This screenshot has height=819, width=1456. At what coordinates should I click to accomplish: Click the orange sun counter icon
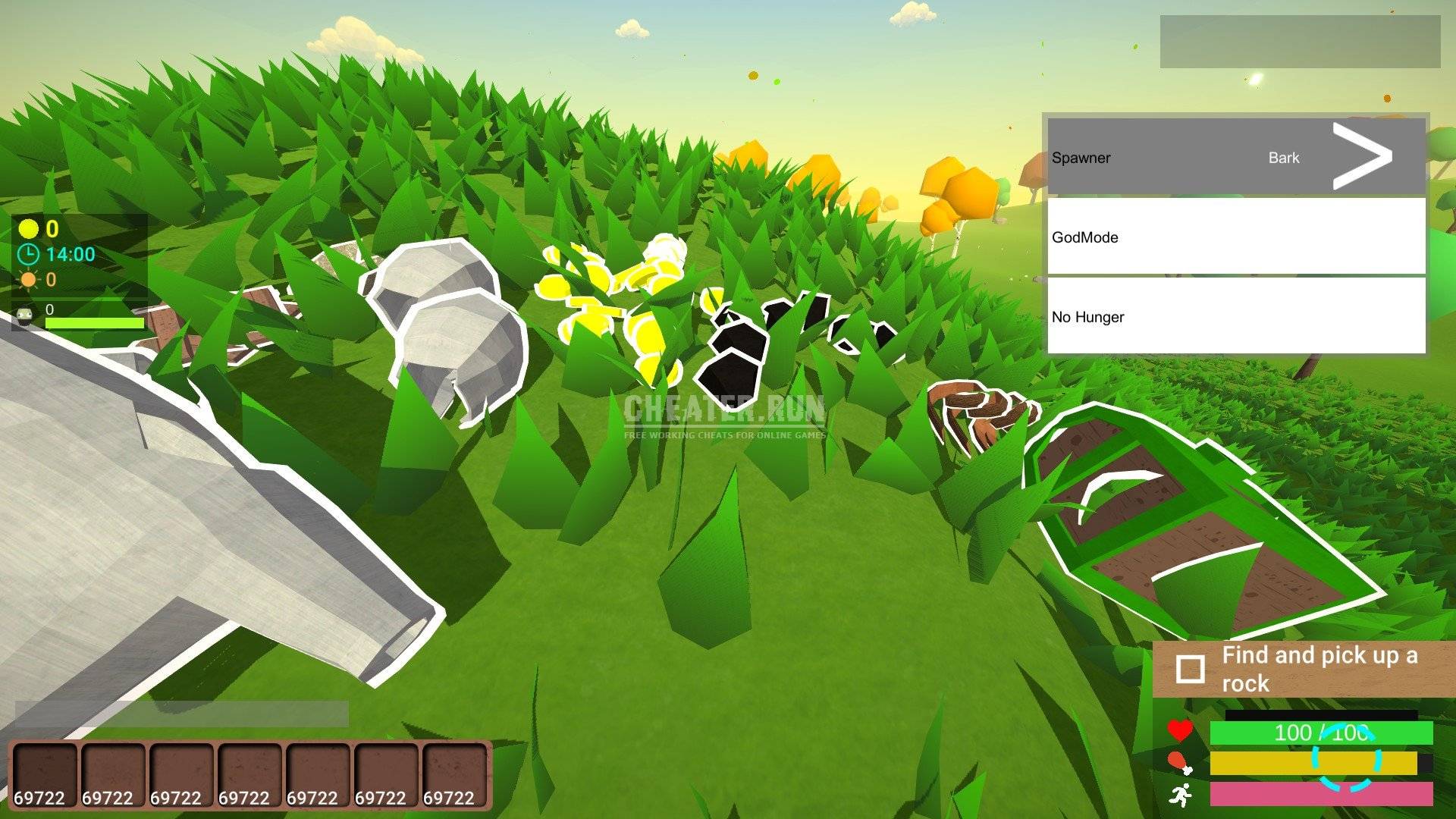(29, 281)
